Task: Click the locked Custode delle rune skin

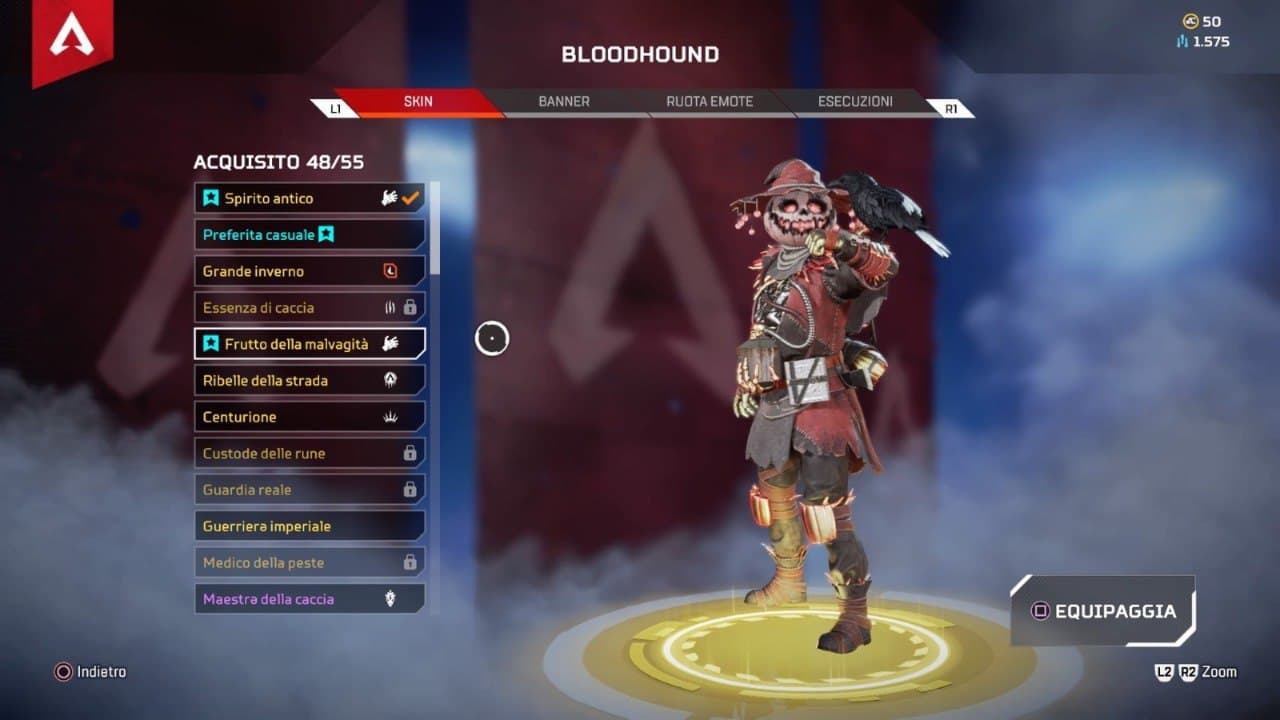Action: click(x=309, y=453)
